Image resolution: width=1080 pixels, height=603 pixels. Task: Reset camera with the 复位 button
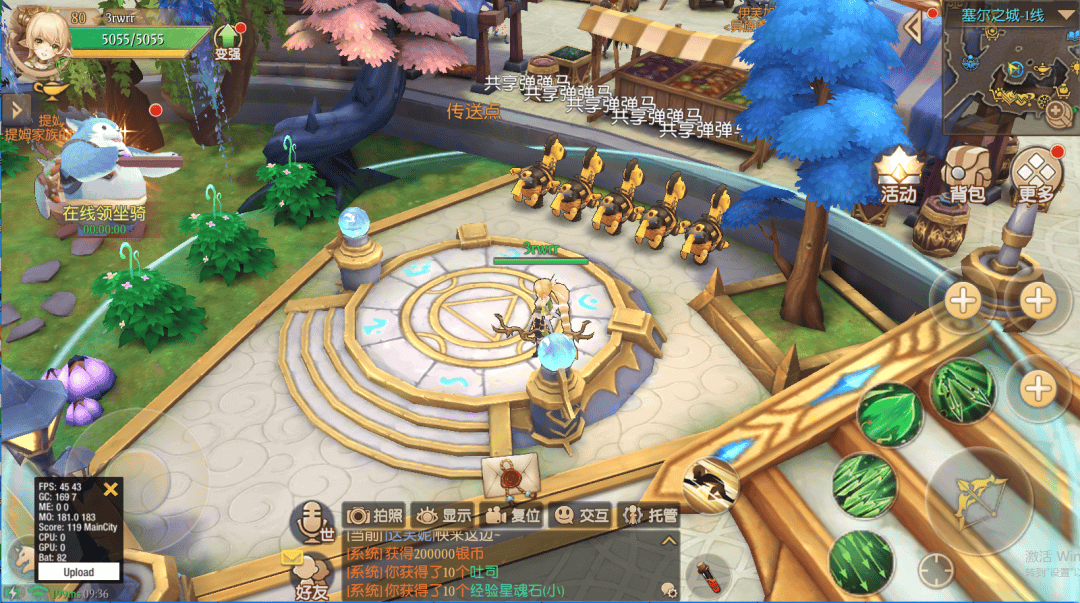click(x=513, y=515)
